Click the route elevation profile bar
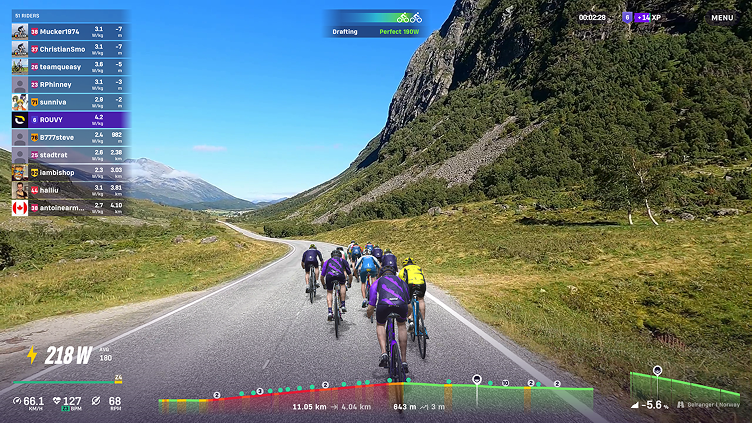 (375, 393)
